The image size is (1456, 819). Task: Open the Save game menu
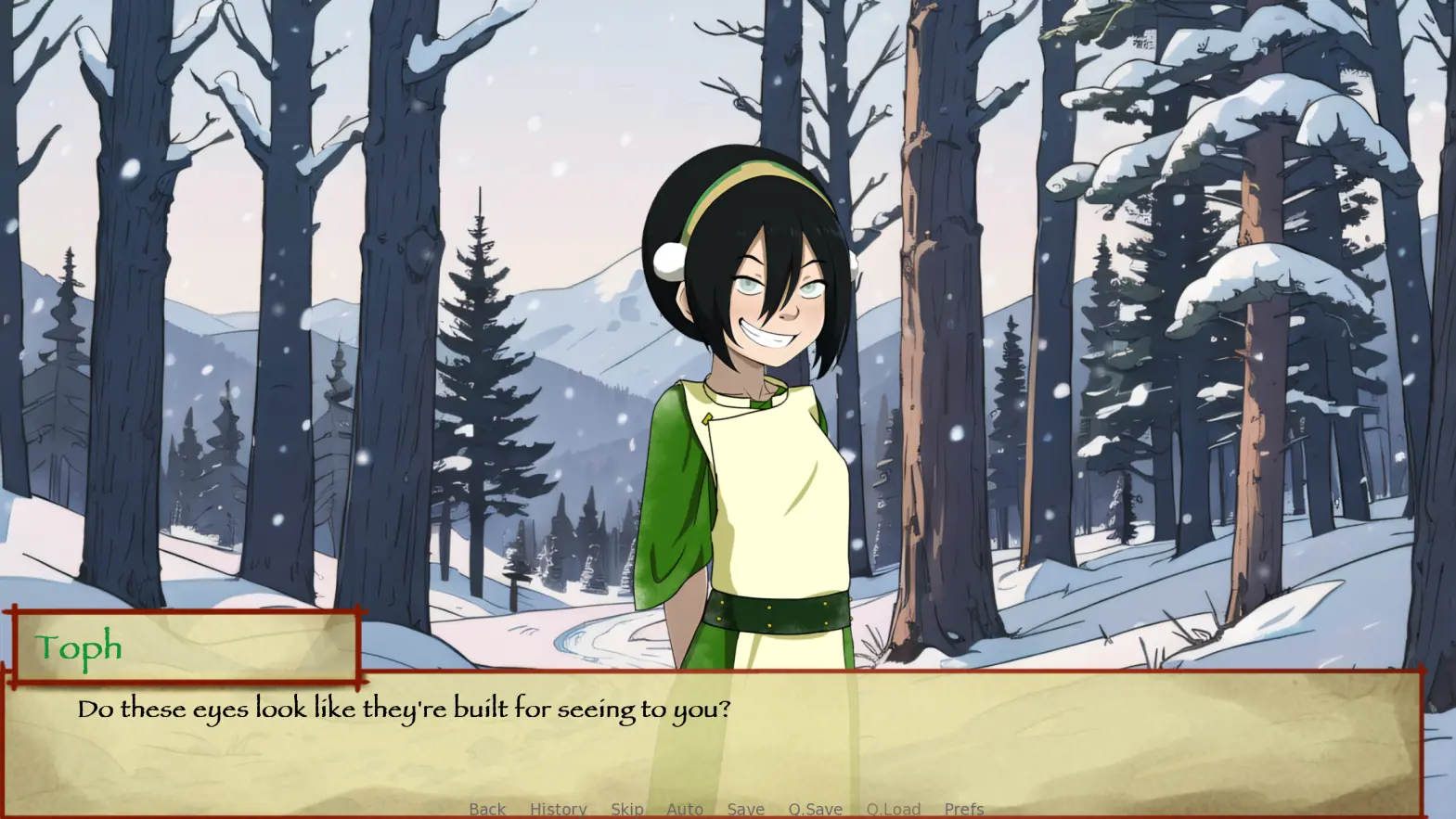point(745,809)
